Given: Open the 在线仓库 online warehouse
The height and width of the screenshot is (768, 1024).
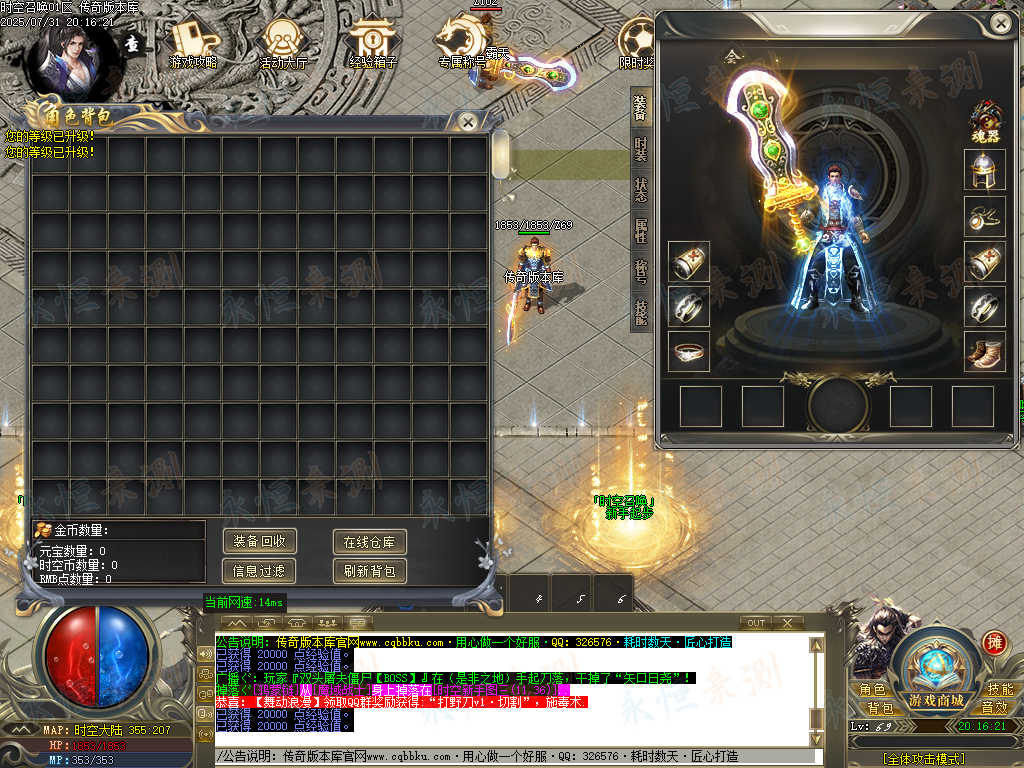Looking at the screenshot, I should 369,542.
